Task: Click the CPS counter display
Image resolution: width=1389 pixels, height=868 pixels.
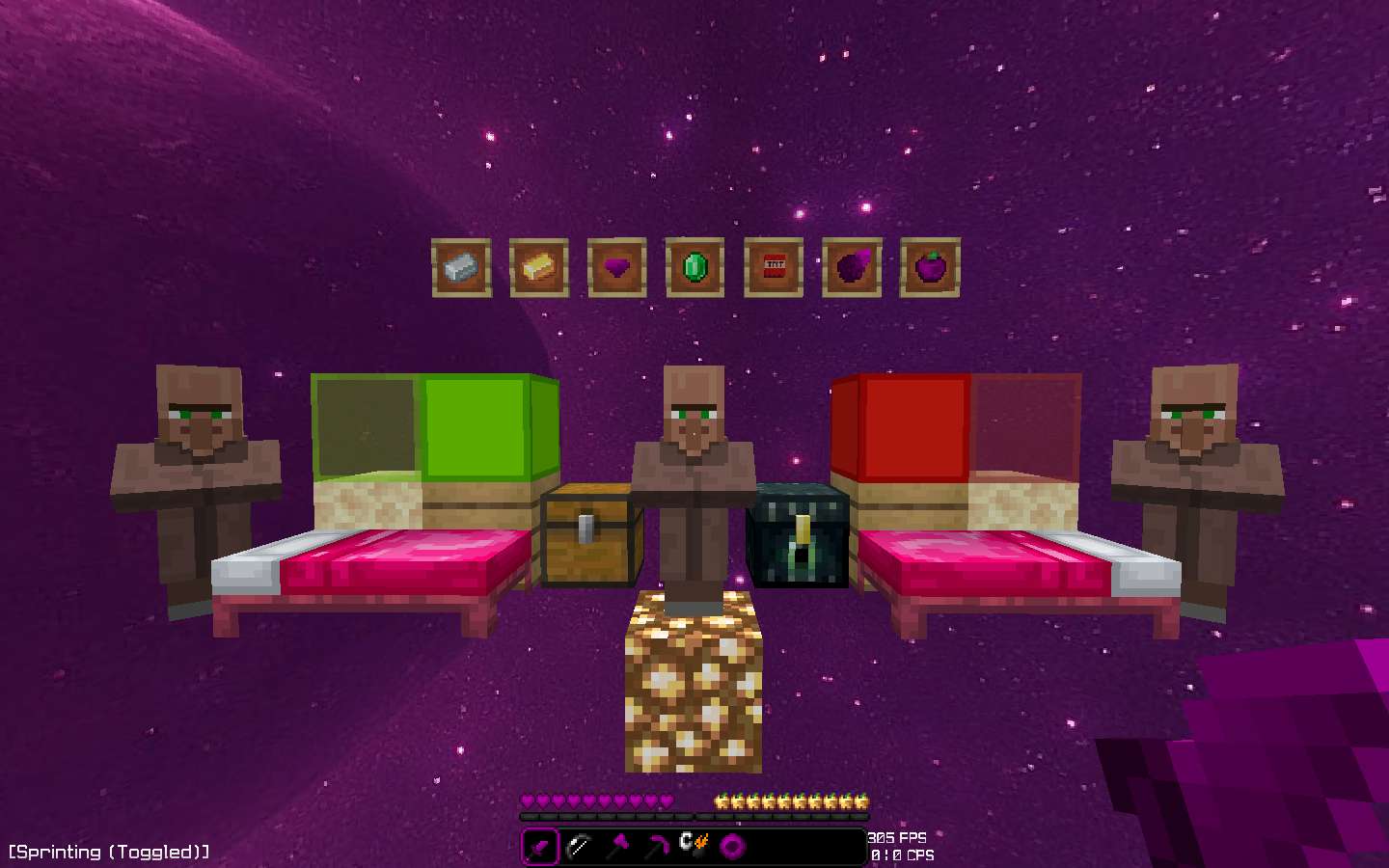Action: [901, 855]
